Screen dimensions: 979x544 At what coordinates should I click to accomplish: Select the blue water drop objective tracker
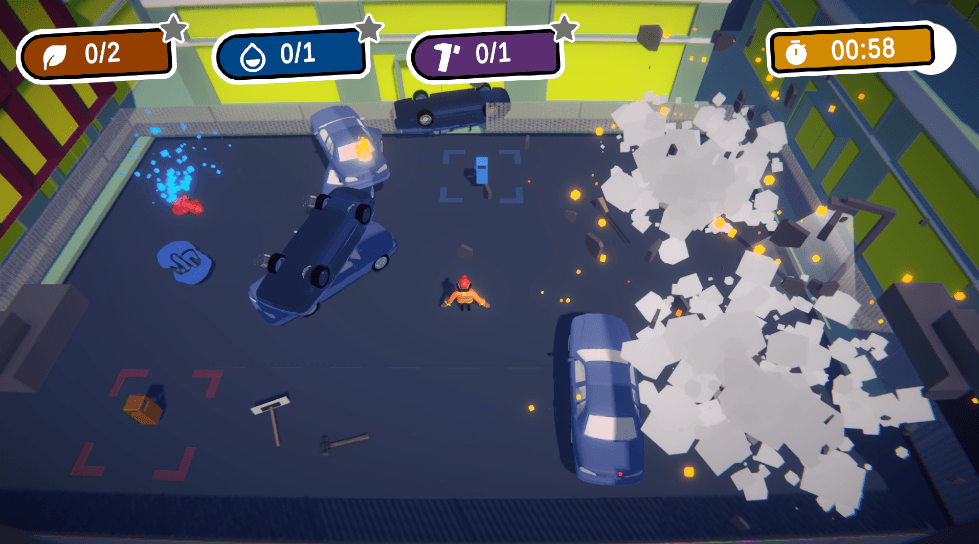coord(290,55)
